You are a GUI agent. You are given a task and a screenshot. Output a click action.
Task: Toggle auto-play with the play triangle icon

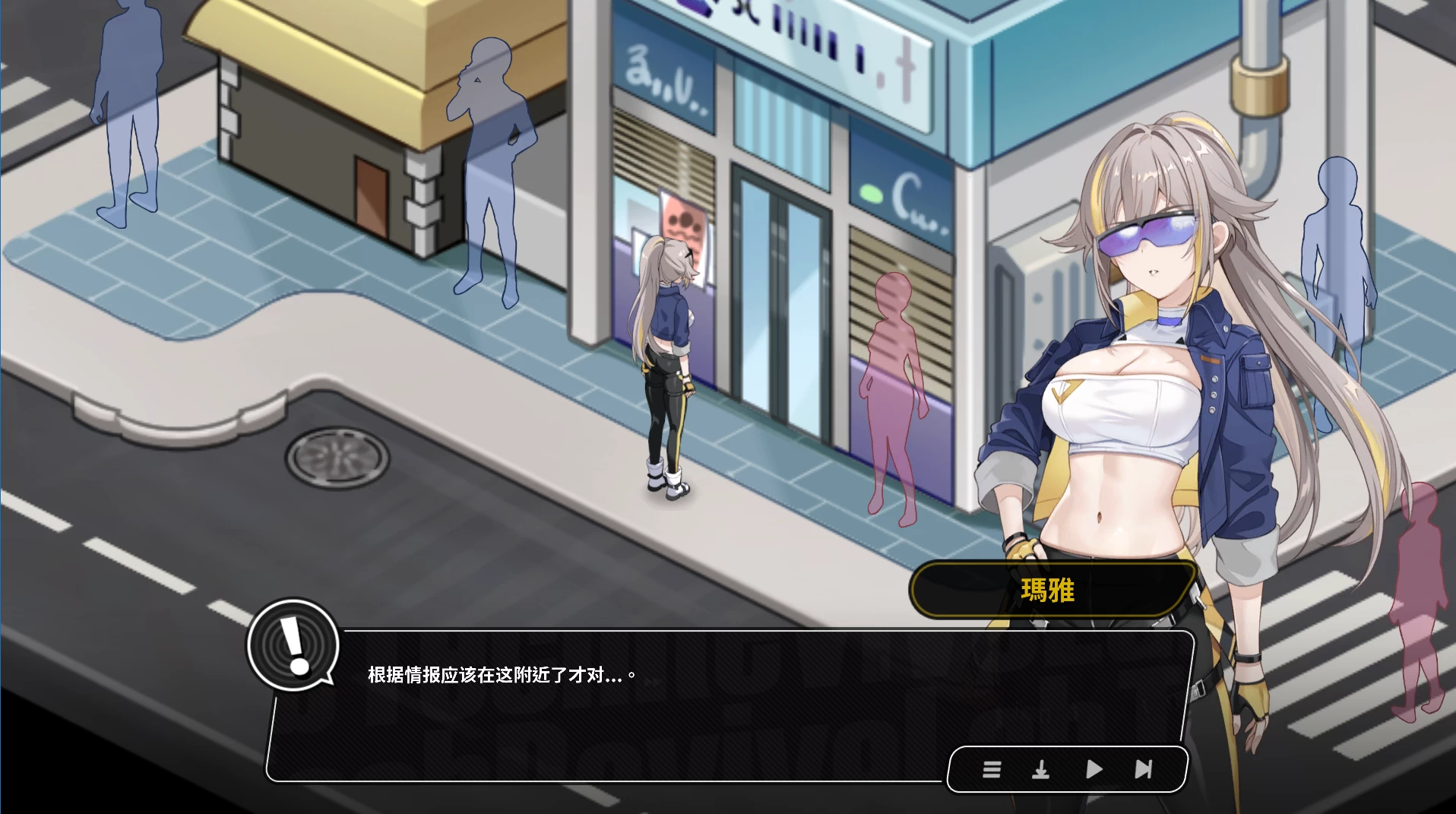[1093, 770]
